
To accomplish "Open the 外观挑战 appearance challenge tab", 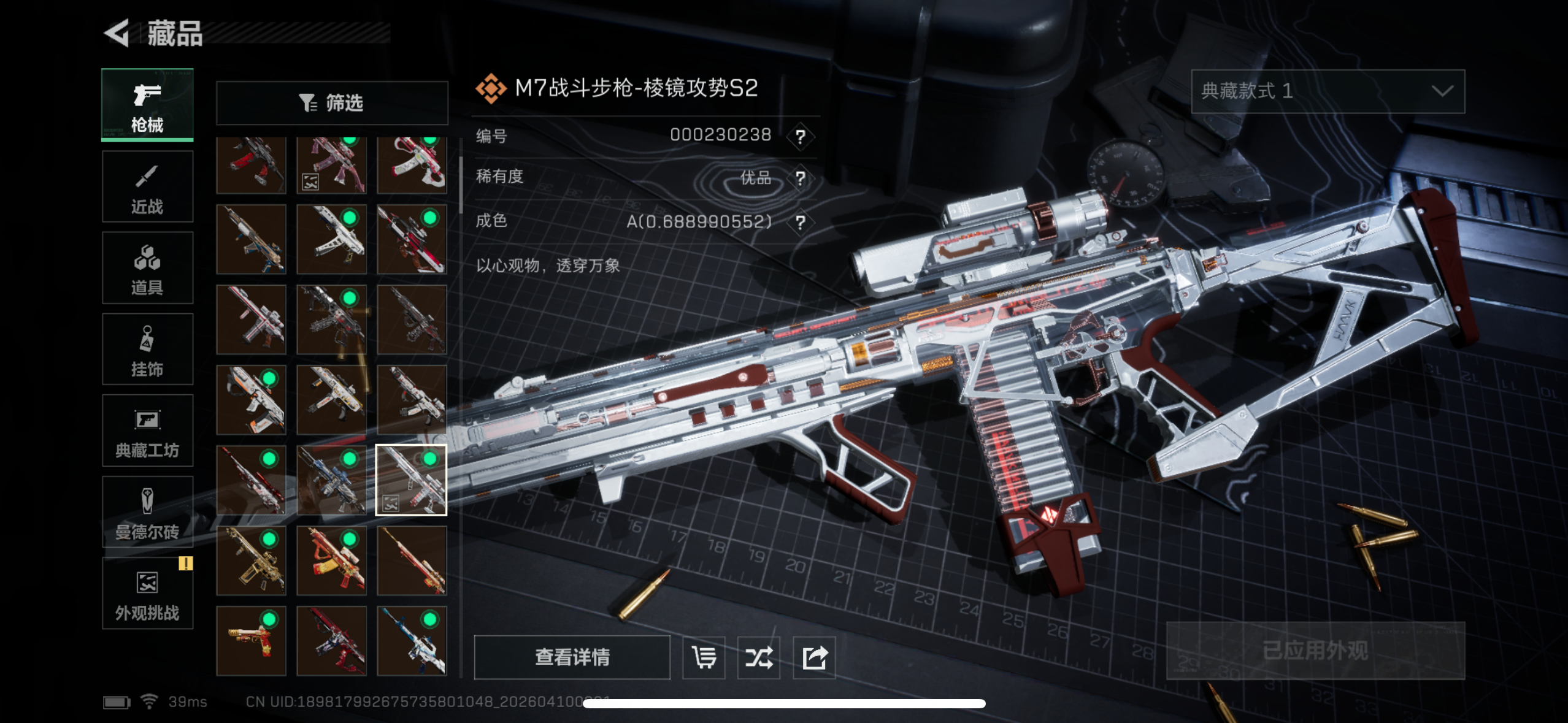I will [x=147, y=594].
